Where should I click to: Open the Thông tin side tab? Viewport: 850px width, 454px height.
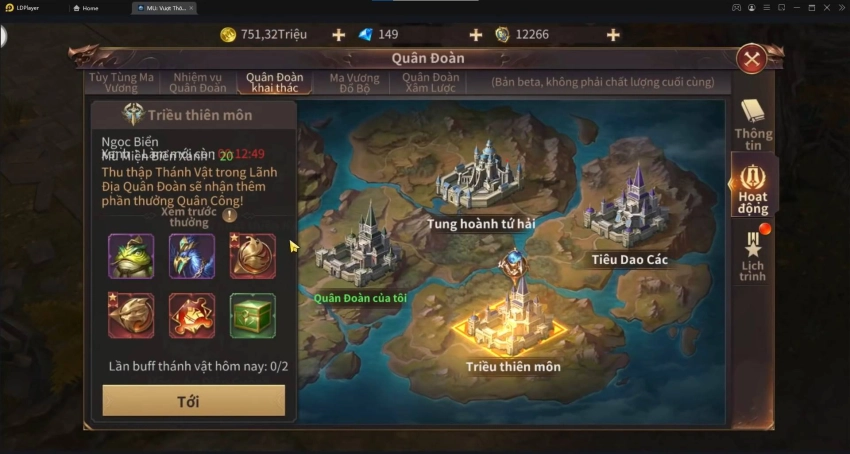(752, 124)
